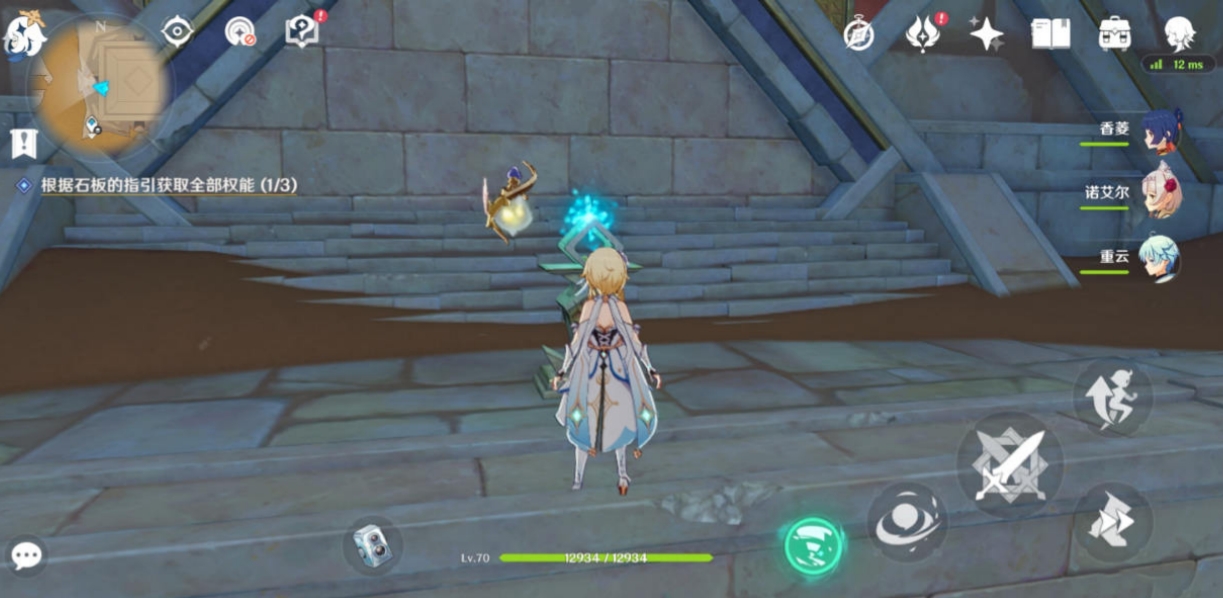Tap the jump button

pos(1112,396)
